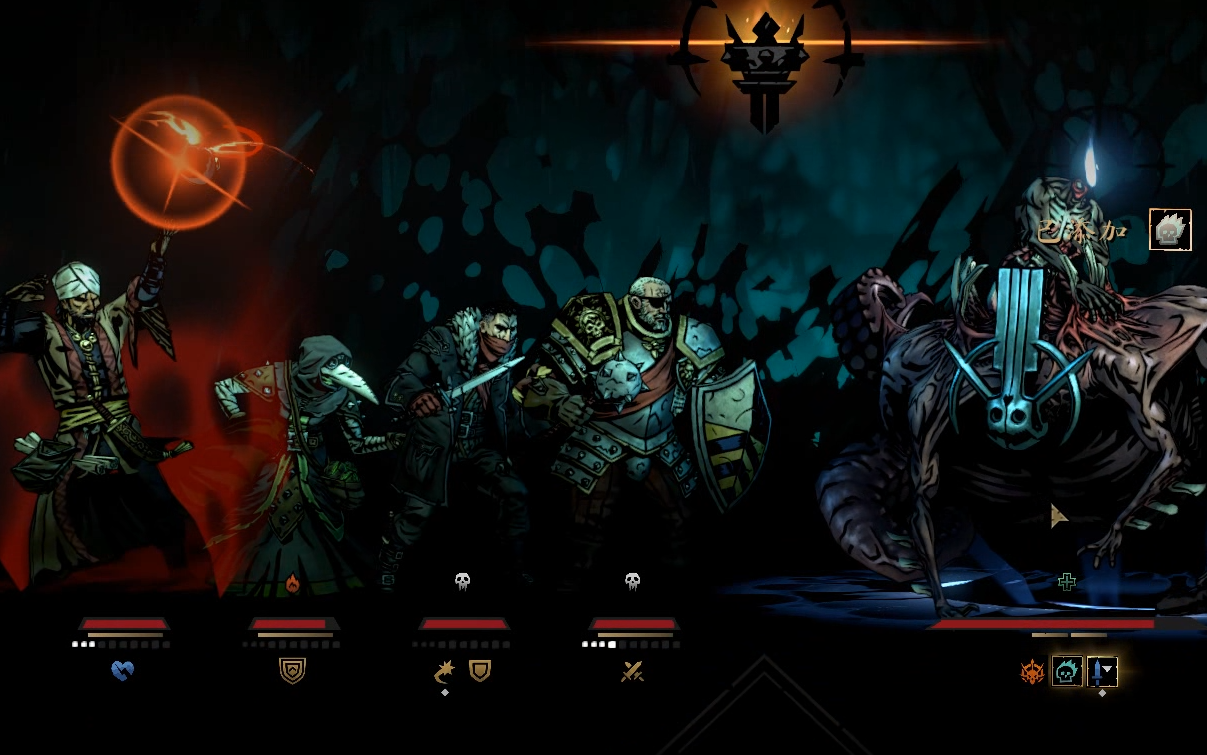Inspect the crossed swords token under the Man-at-Arms
Screen dimensions: 1207x755
[632, 672]
